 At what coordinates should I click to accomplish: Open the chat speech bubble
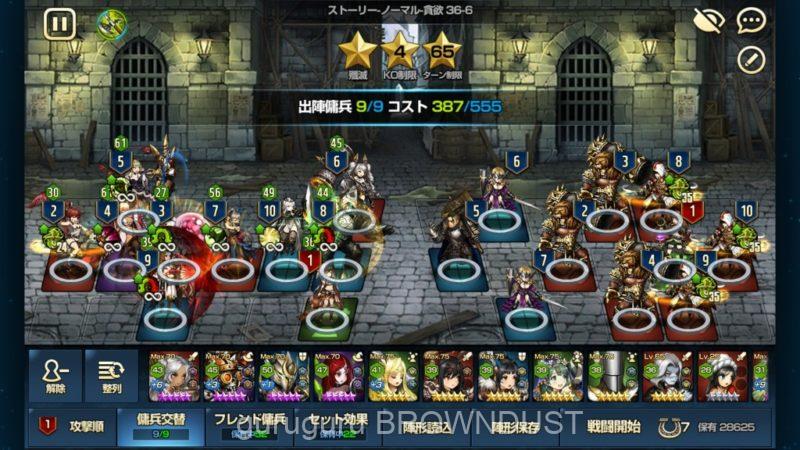coord(751,19)
